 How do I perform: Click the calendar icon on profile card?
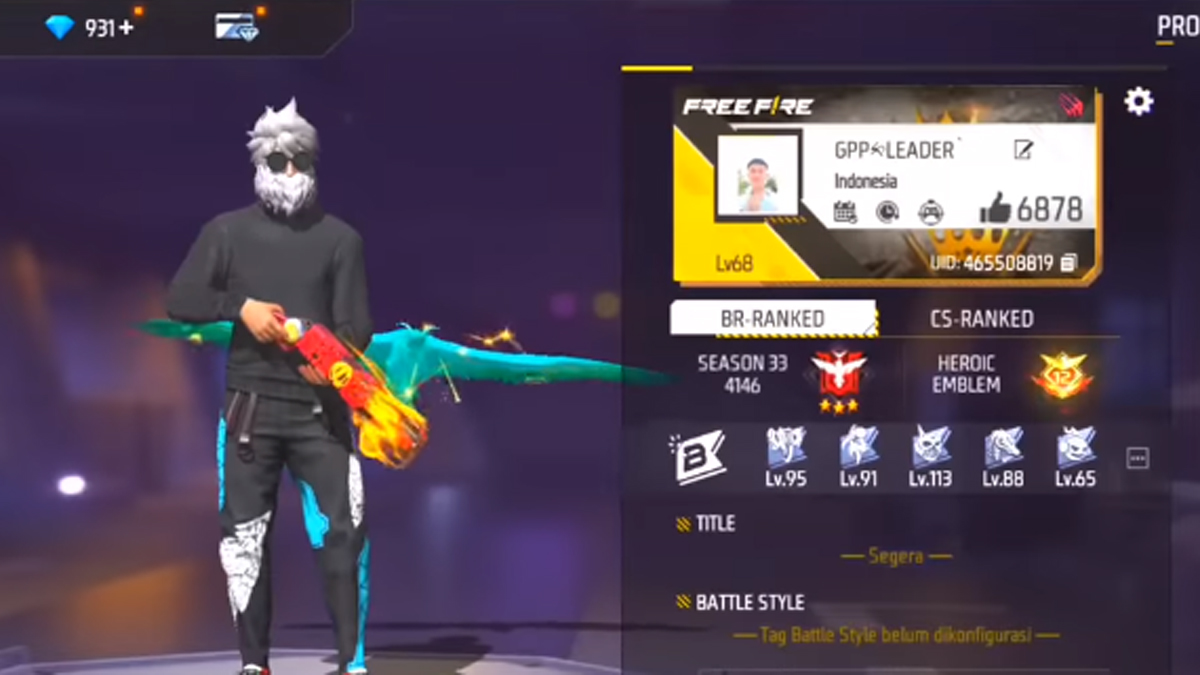pos(845,211)
